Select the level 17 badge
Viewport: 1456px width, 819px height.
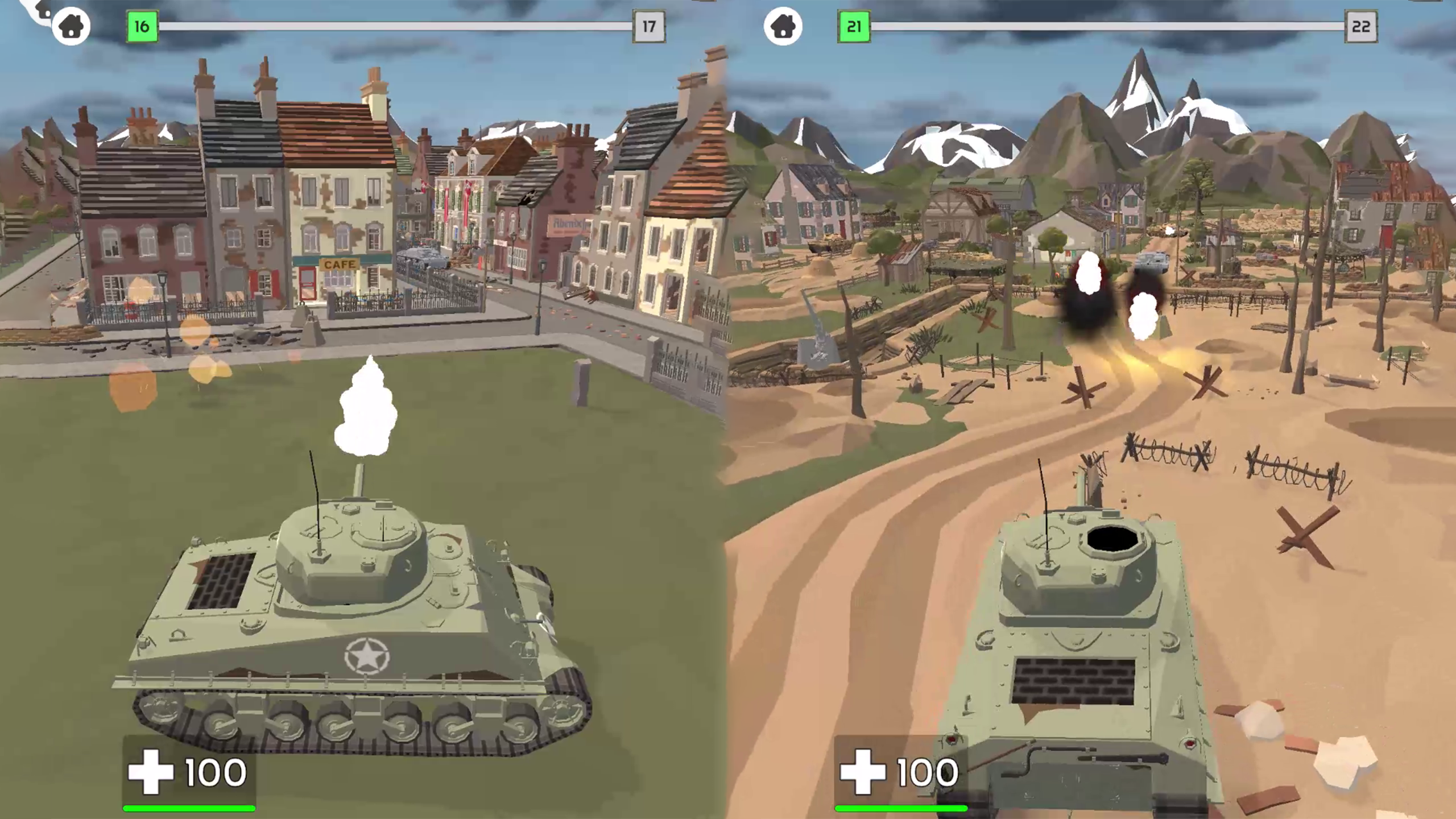click(x=650, y=25)
